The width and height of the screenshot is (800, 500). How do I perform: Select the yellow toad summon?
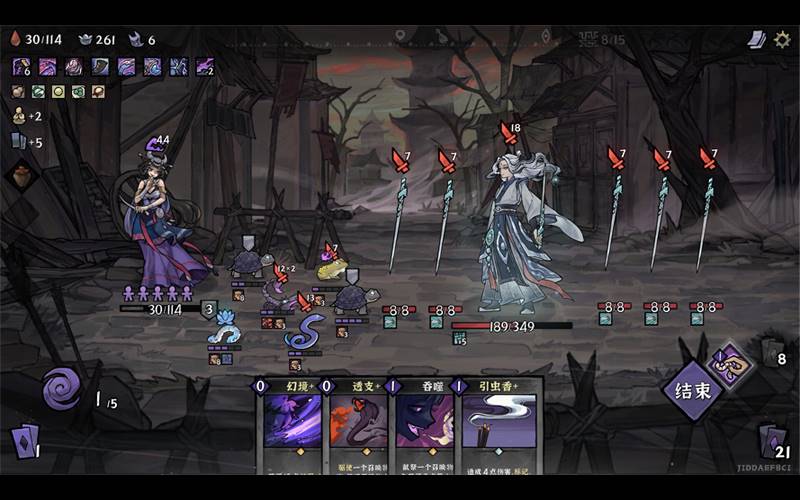(x=332, y=268)
